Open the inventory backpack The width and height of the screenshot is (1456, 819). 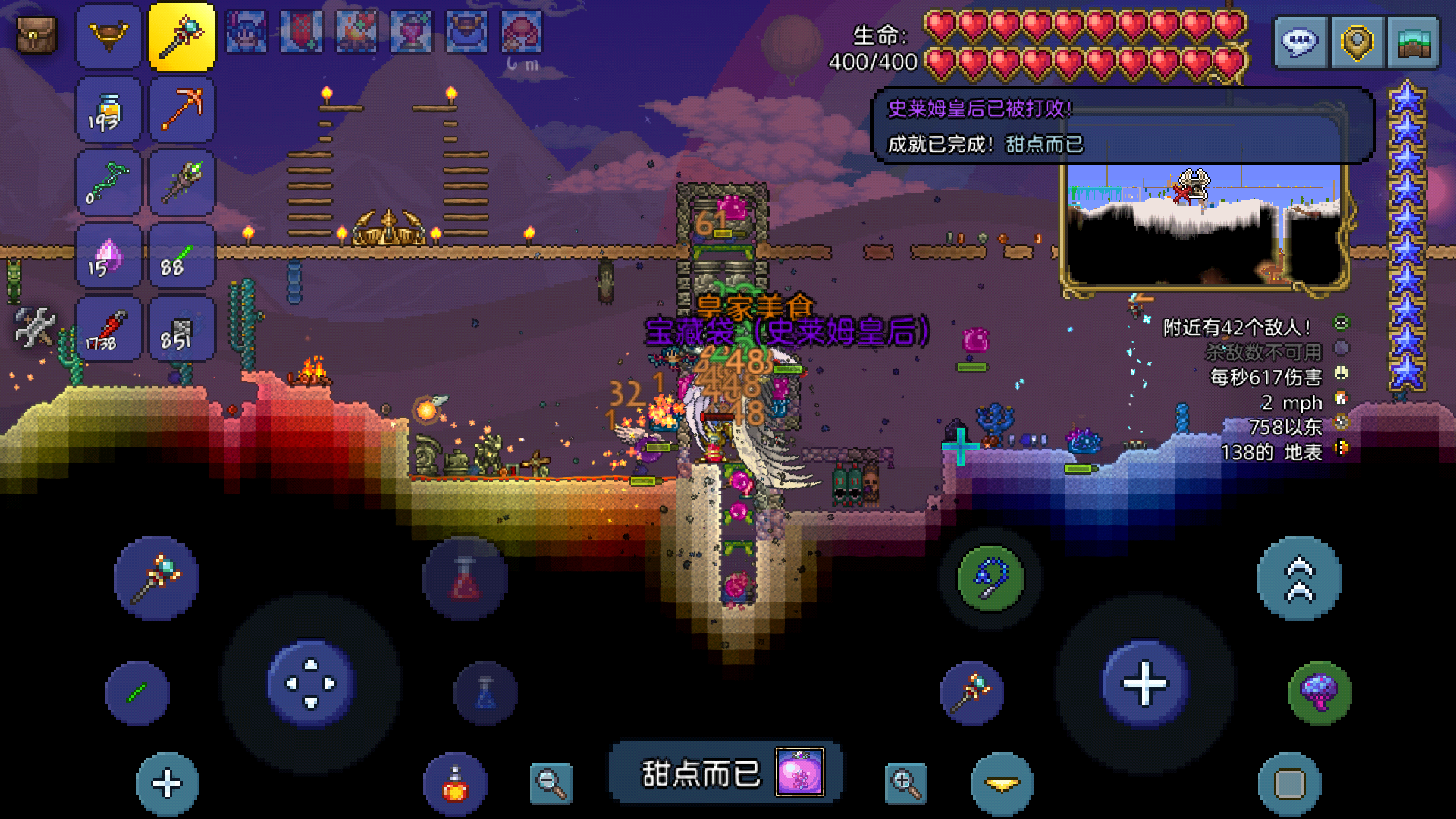(x=36, y=35)
